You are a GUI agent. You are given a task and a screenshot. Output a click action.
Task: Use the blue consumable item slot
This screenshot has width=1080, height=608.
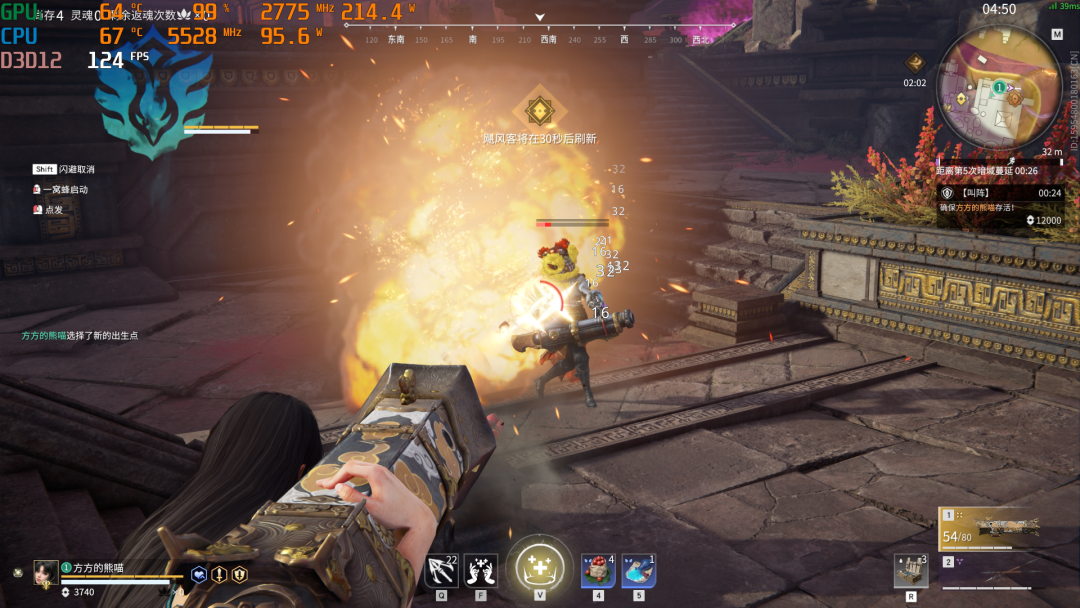pos(639,571)
